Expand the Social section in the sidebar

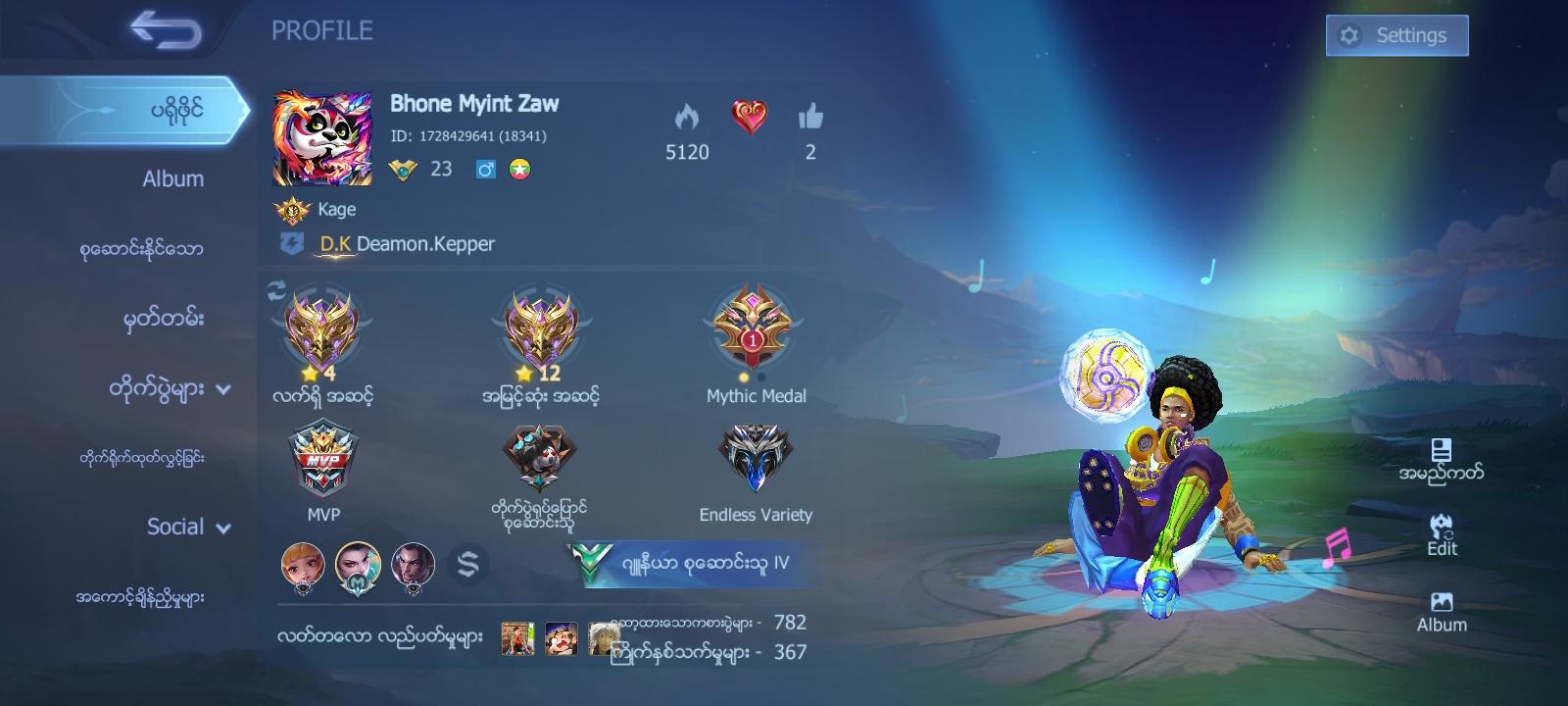188,527
